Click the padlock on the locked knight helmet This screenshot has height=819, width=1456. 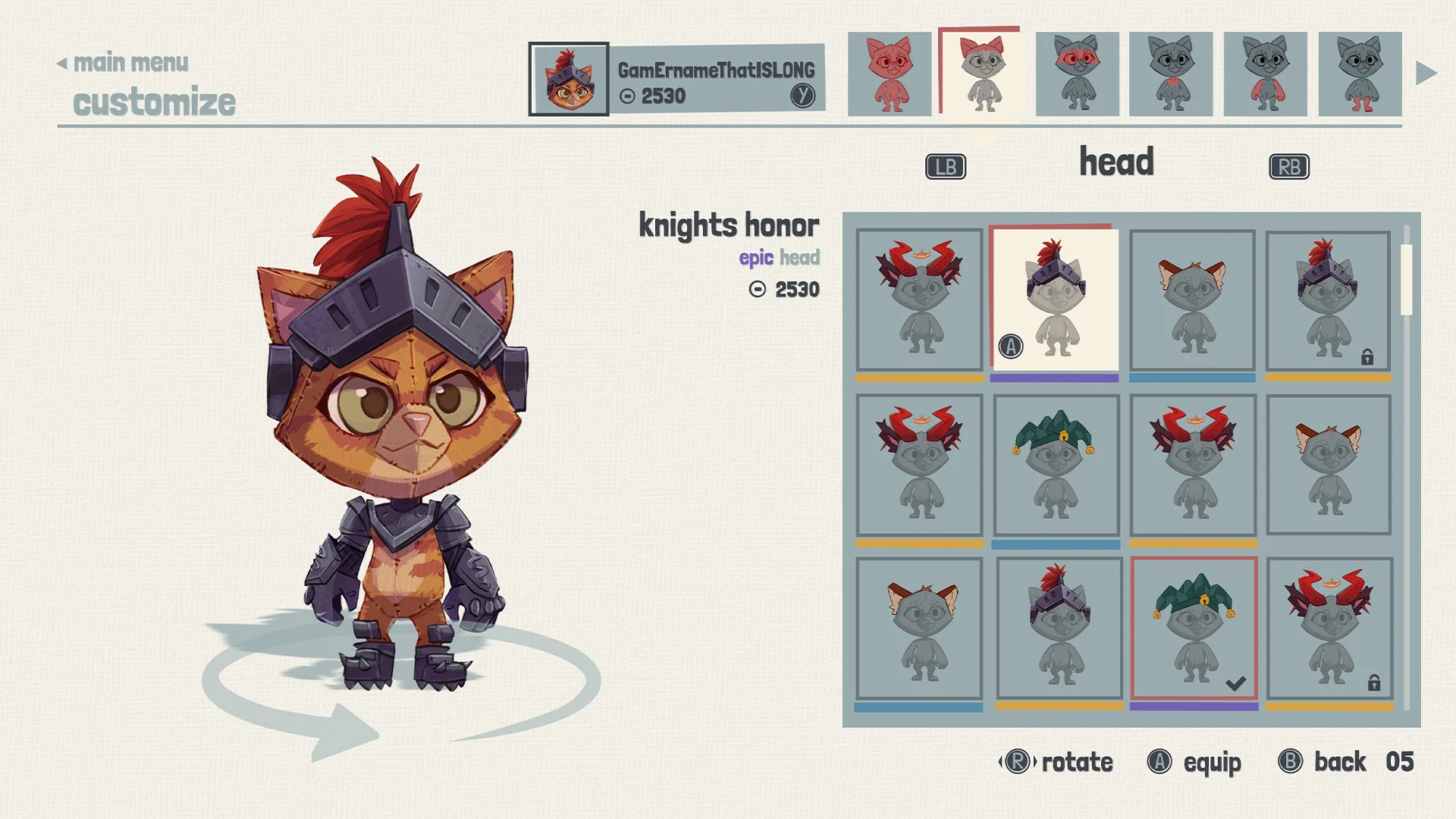tap(1367, 356)
